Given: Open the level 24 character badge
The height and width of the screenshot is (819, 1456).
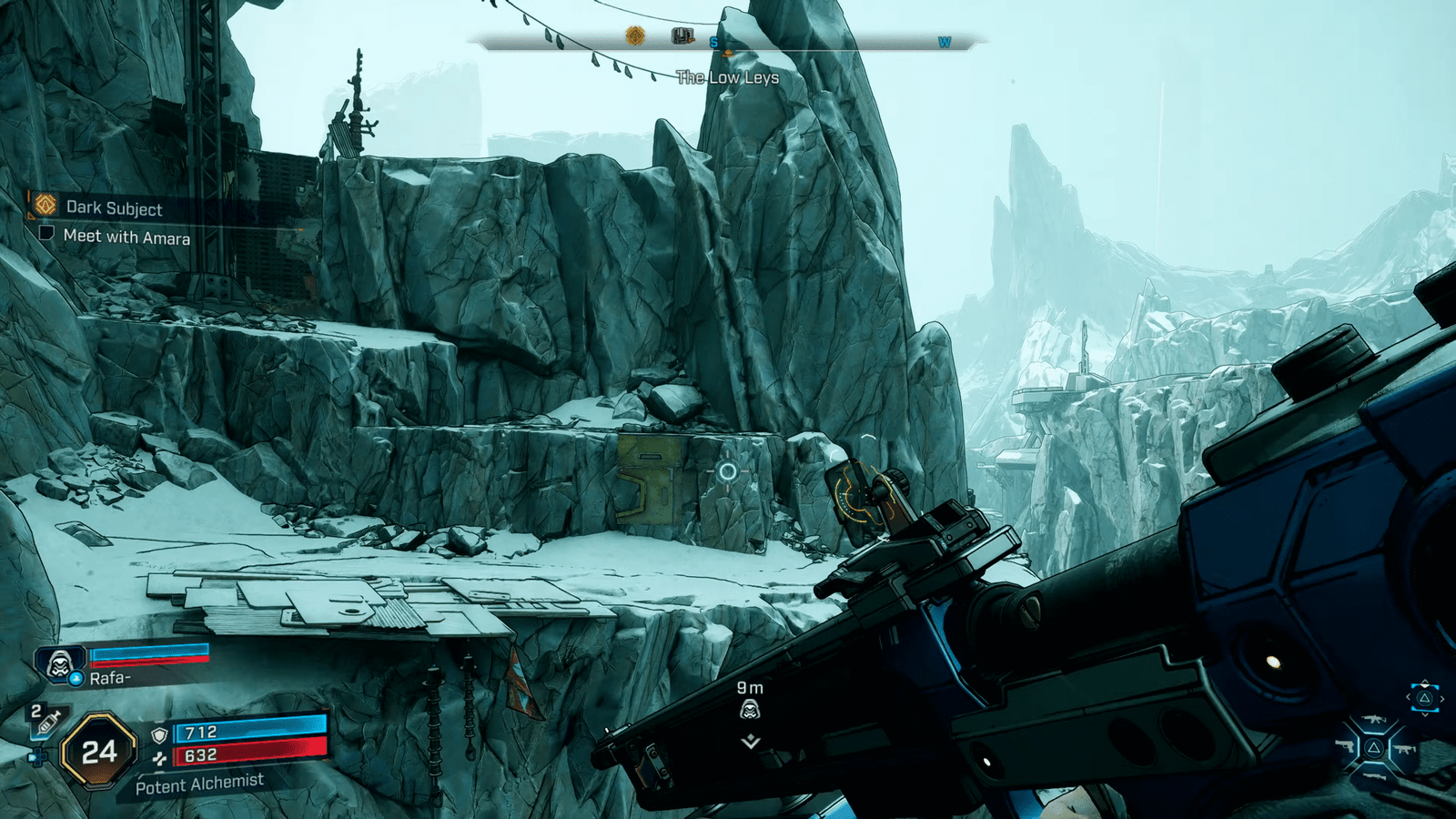Looking at the screenshot, I should click(x=98, y=752).
